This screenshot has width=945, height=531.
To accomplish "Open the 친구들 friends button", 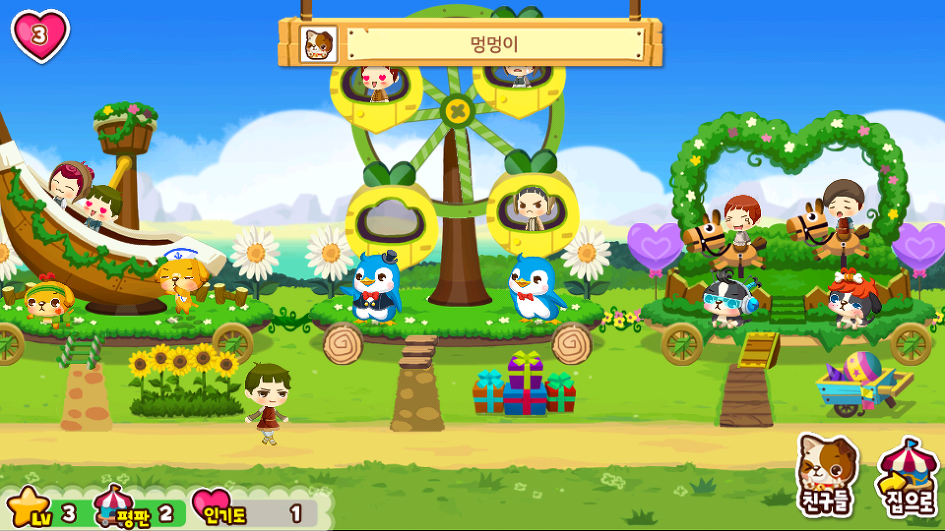I will 827,473.
